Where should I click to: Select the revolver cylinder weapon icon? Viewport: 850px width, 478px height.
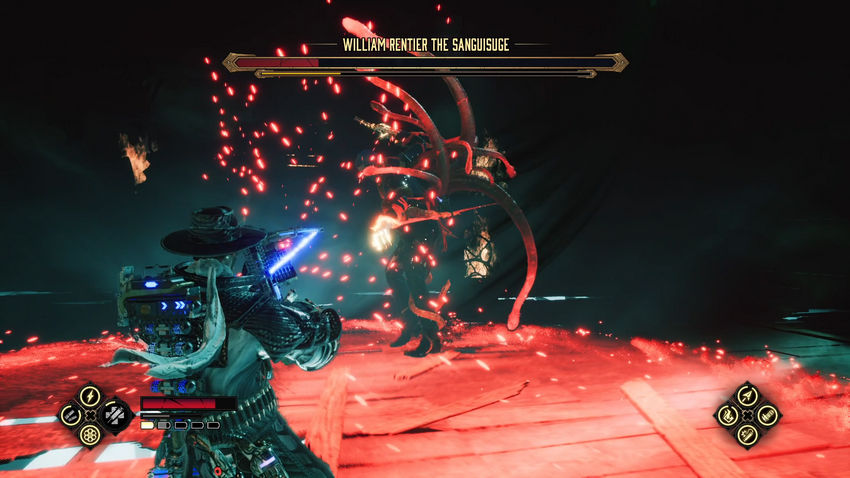[90, 435]
